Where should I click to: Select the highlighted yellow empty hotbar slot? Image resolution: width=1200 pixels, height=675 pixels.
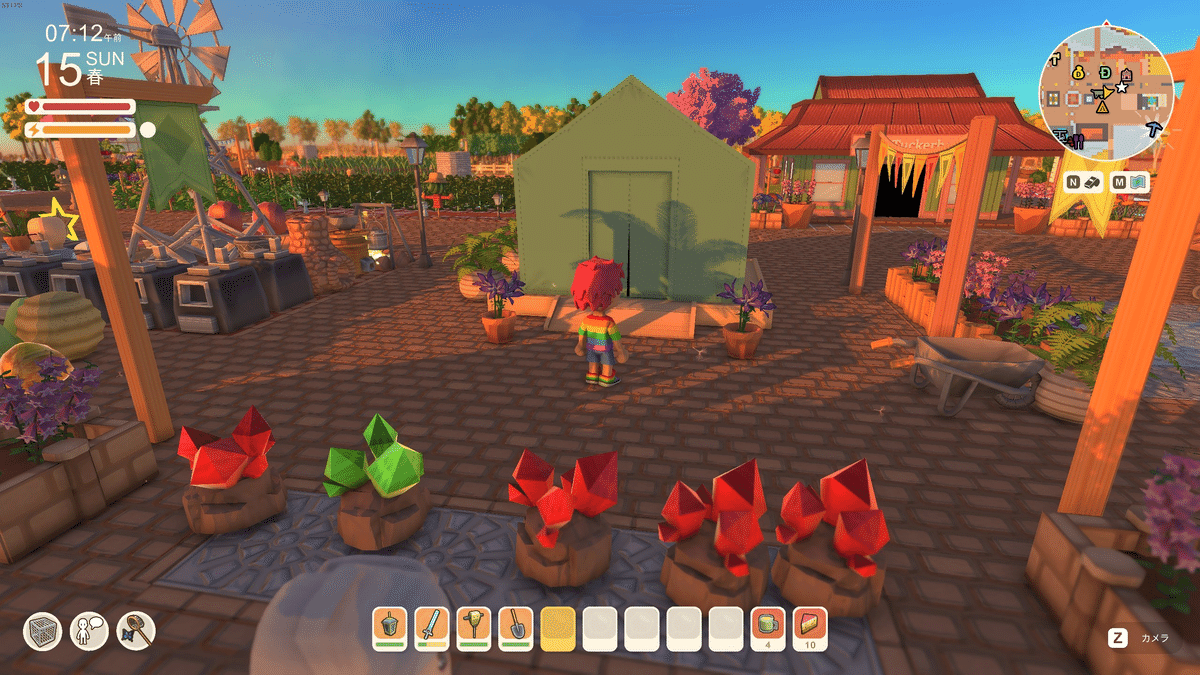[557, 629]
